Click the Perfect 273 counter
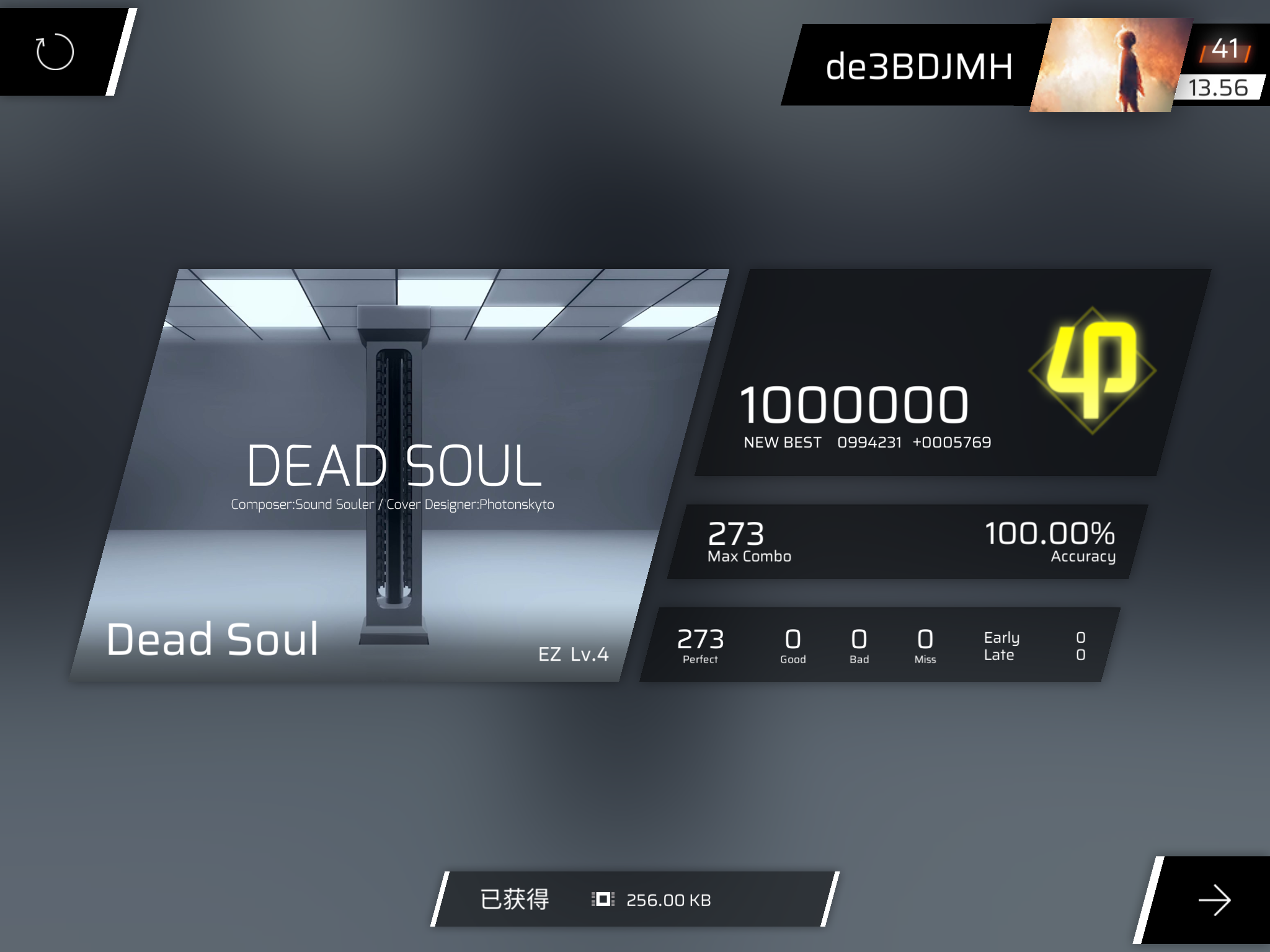The width and height of the screenshot is (1270, 952). tap(700, 645)
